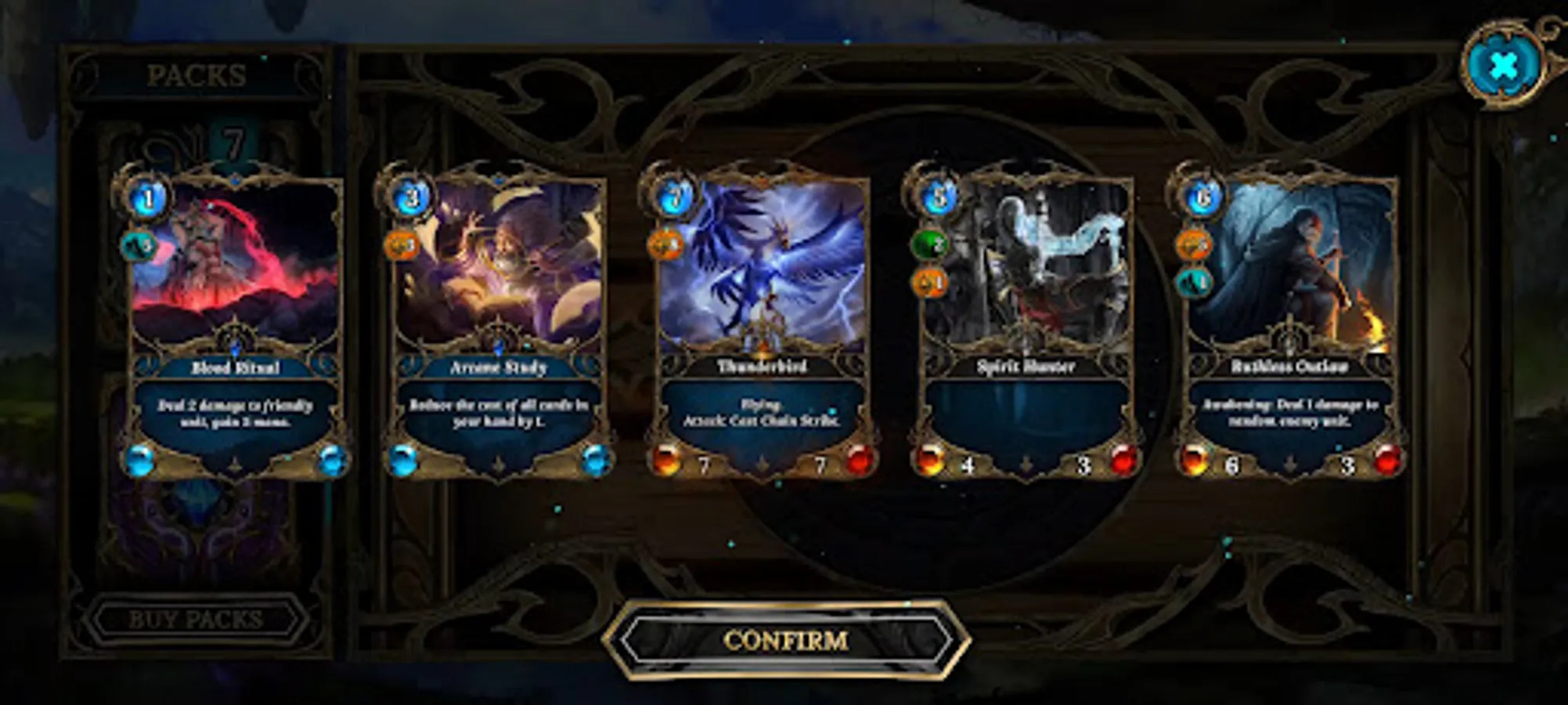The width and height of the screenshot is (1568, 705).
Task: Click the BUY PACKS button
Action: [x=196, y=618]
